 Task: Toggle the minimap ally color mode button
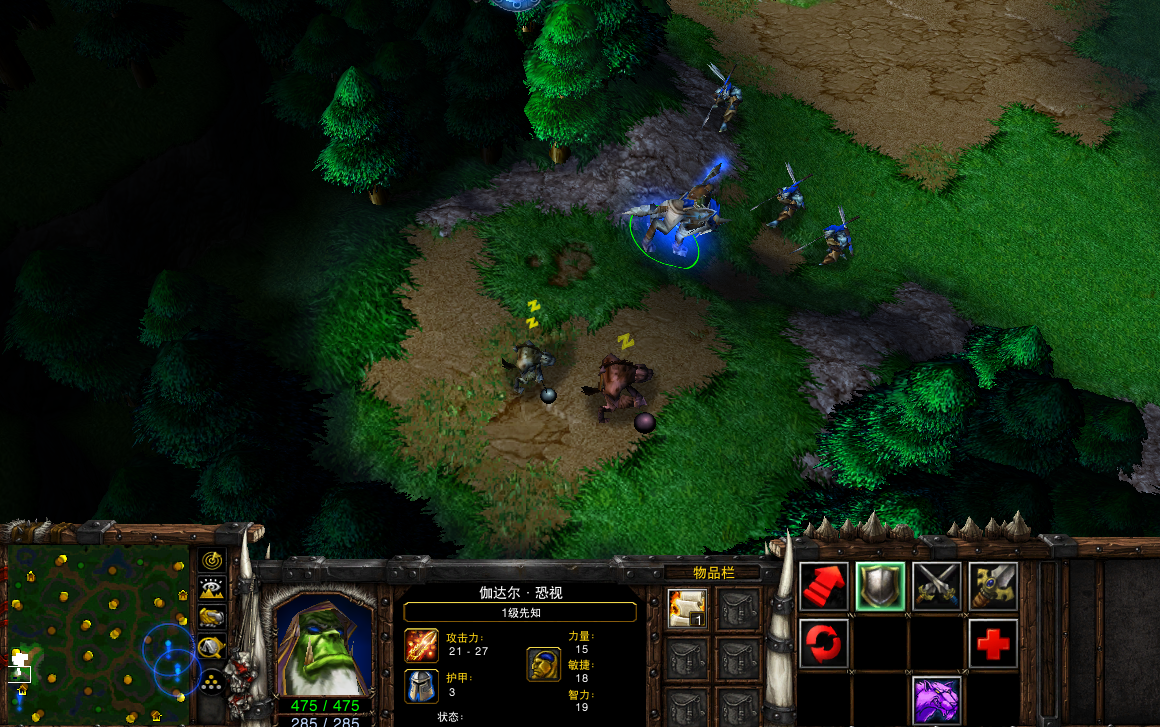211,618
